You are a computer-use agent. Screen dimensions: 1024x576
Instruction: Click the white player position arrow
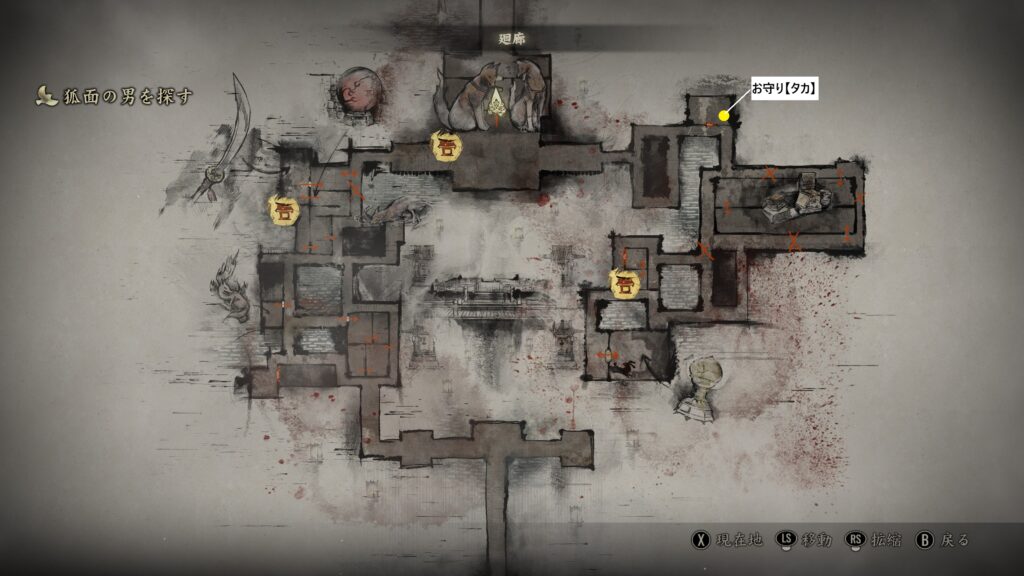coord(497,98)
